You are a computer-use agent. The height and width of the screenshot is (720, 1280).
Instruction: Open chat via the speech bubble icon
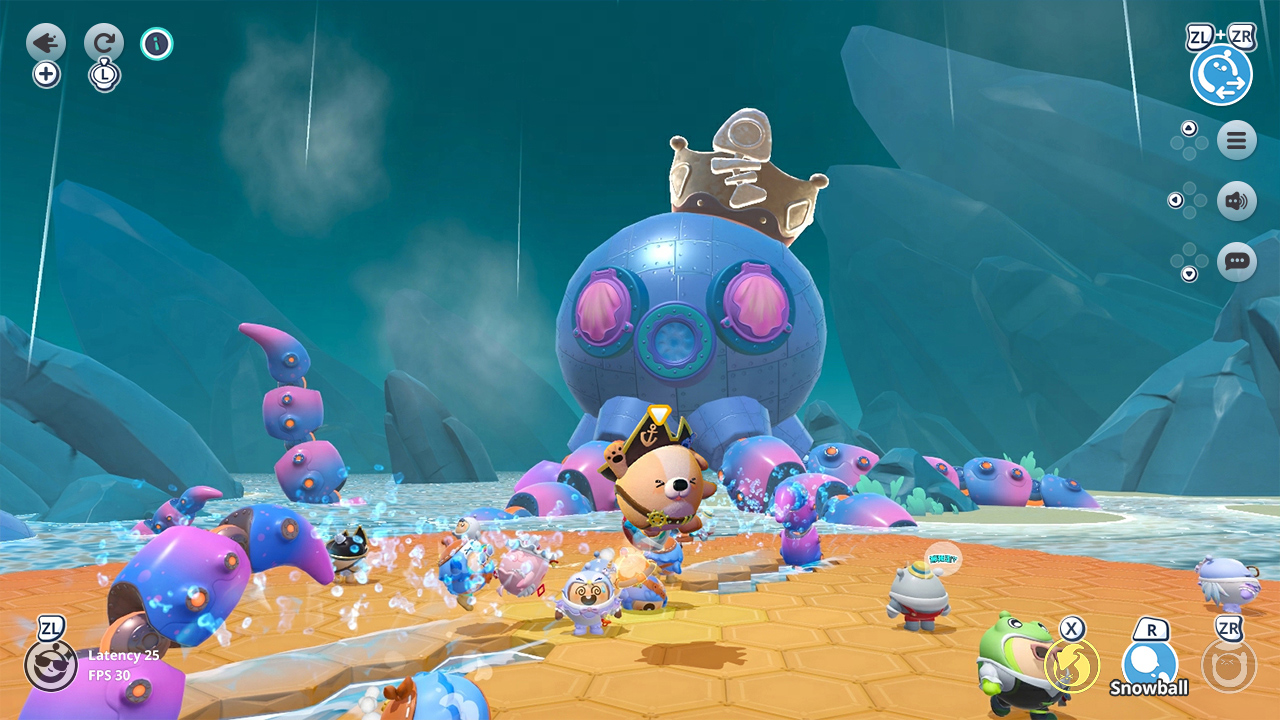pos(1236,260)
